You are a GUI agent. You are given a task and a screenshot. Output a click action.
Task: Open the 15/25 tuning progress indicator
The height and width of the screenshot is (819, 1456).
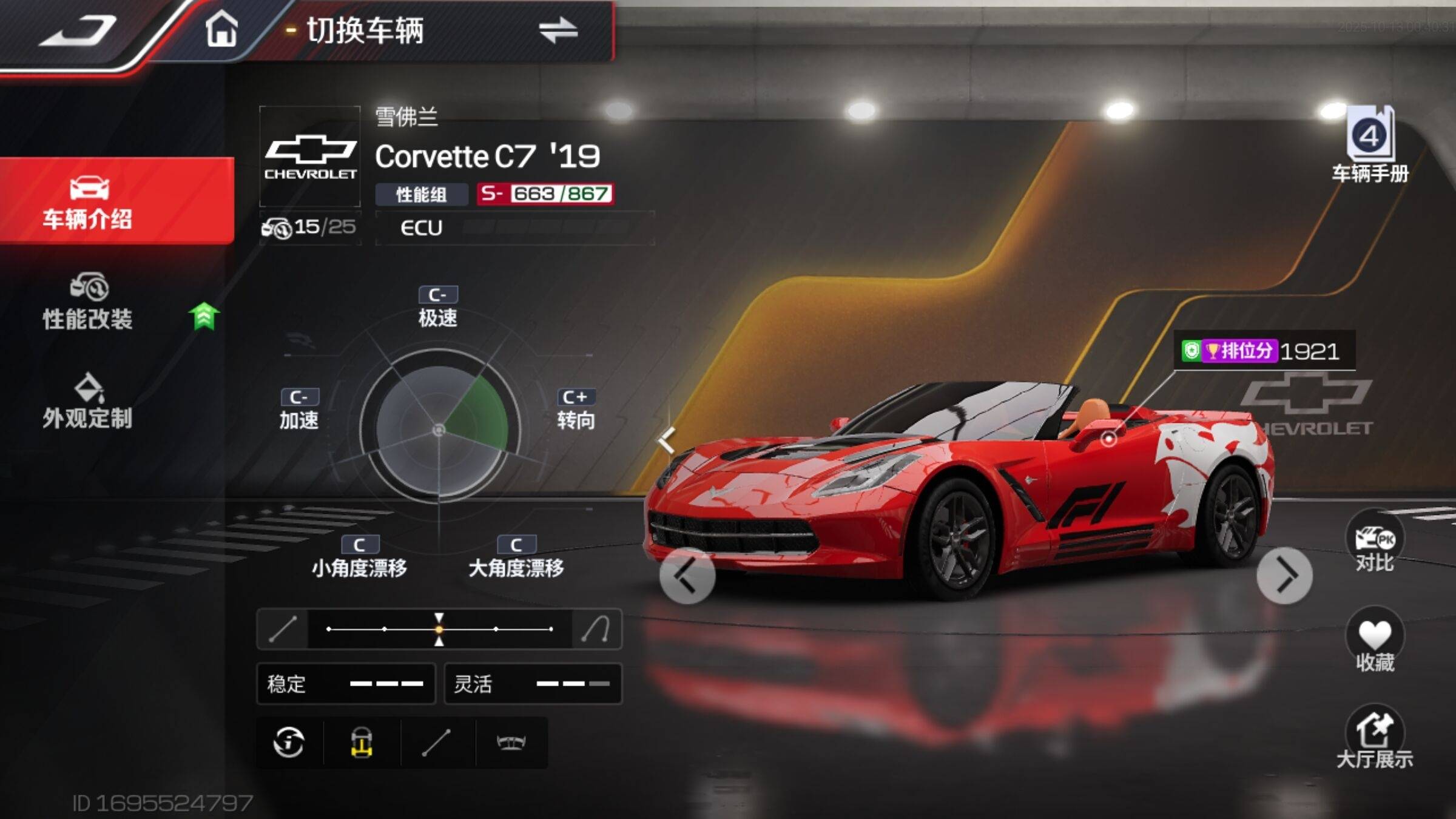click(x=309, y=228)
